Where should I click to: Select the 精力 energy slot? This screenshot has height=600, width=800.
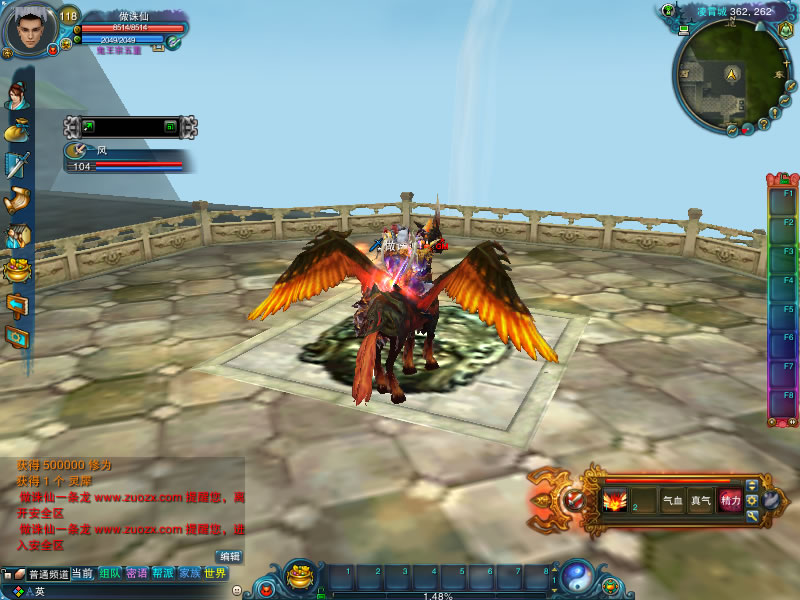coord(730,500)
